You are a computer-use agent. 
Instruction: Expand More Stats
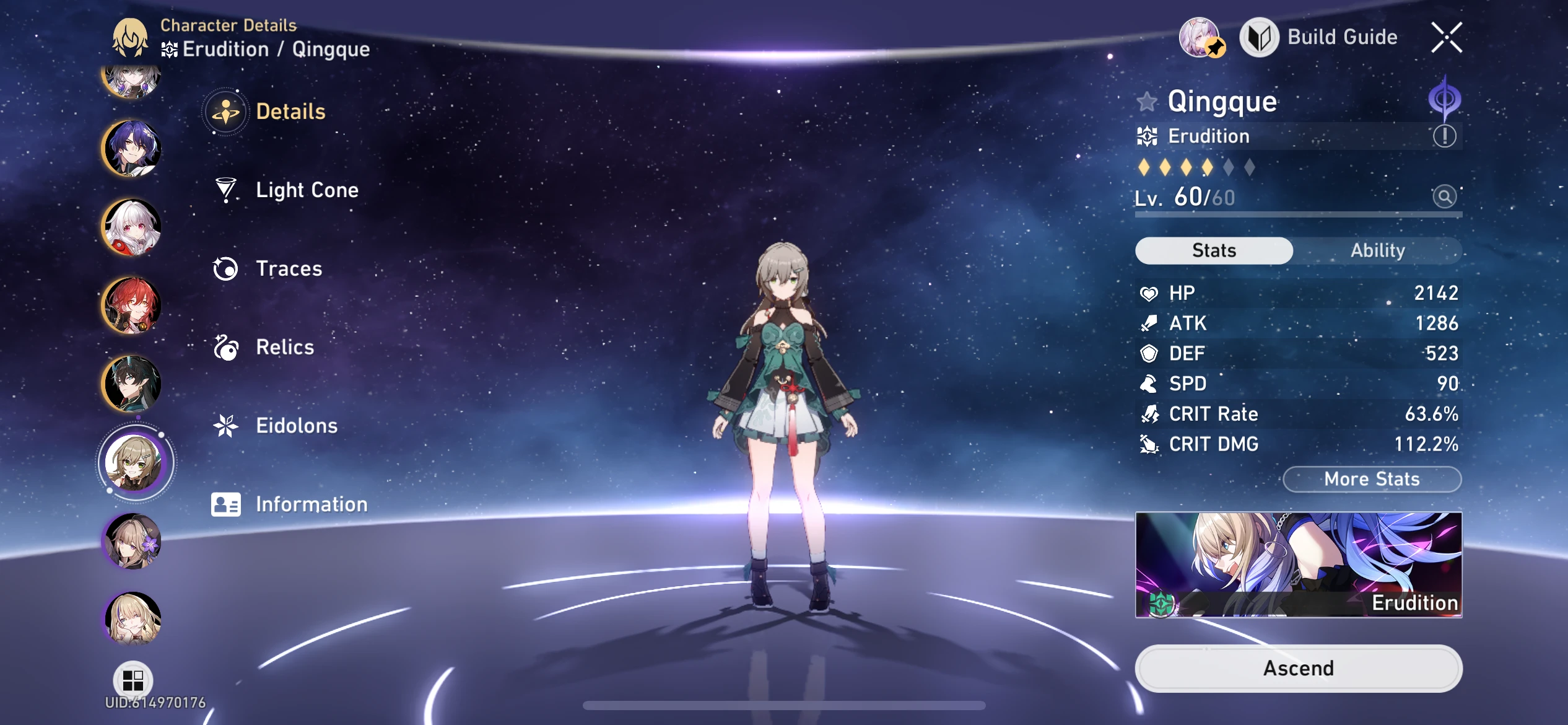1372,478
